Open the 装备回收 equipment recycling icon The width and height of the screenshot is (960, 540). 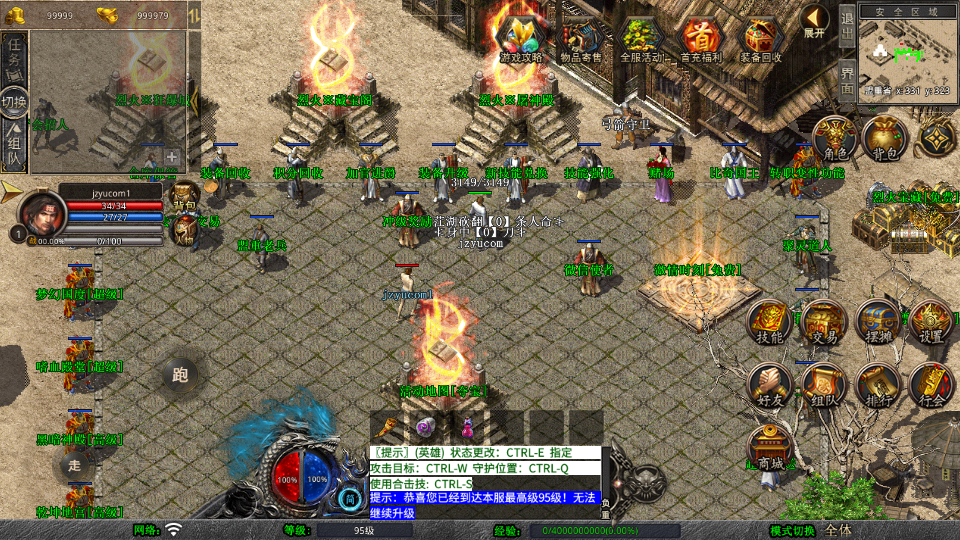tap(761, 39)
